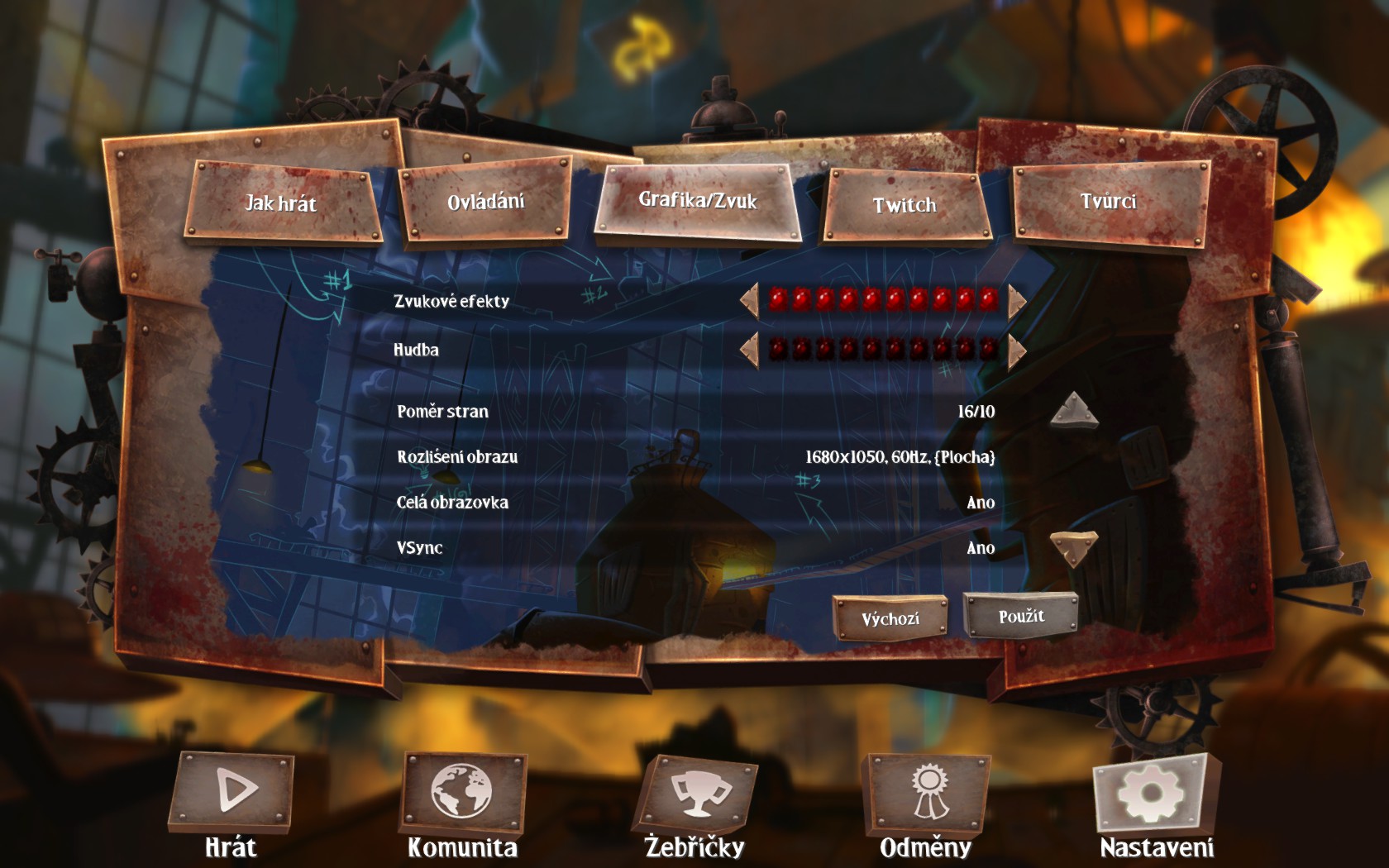
Task: Show the Tvůrci credits tab
Action: click(1109, 202)
